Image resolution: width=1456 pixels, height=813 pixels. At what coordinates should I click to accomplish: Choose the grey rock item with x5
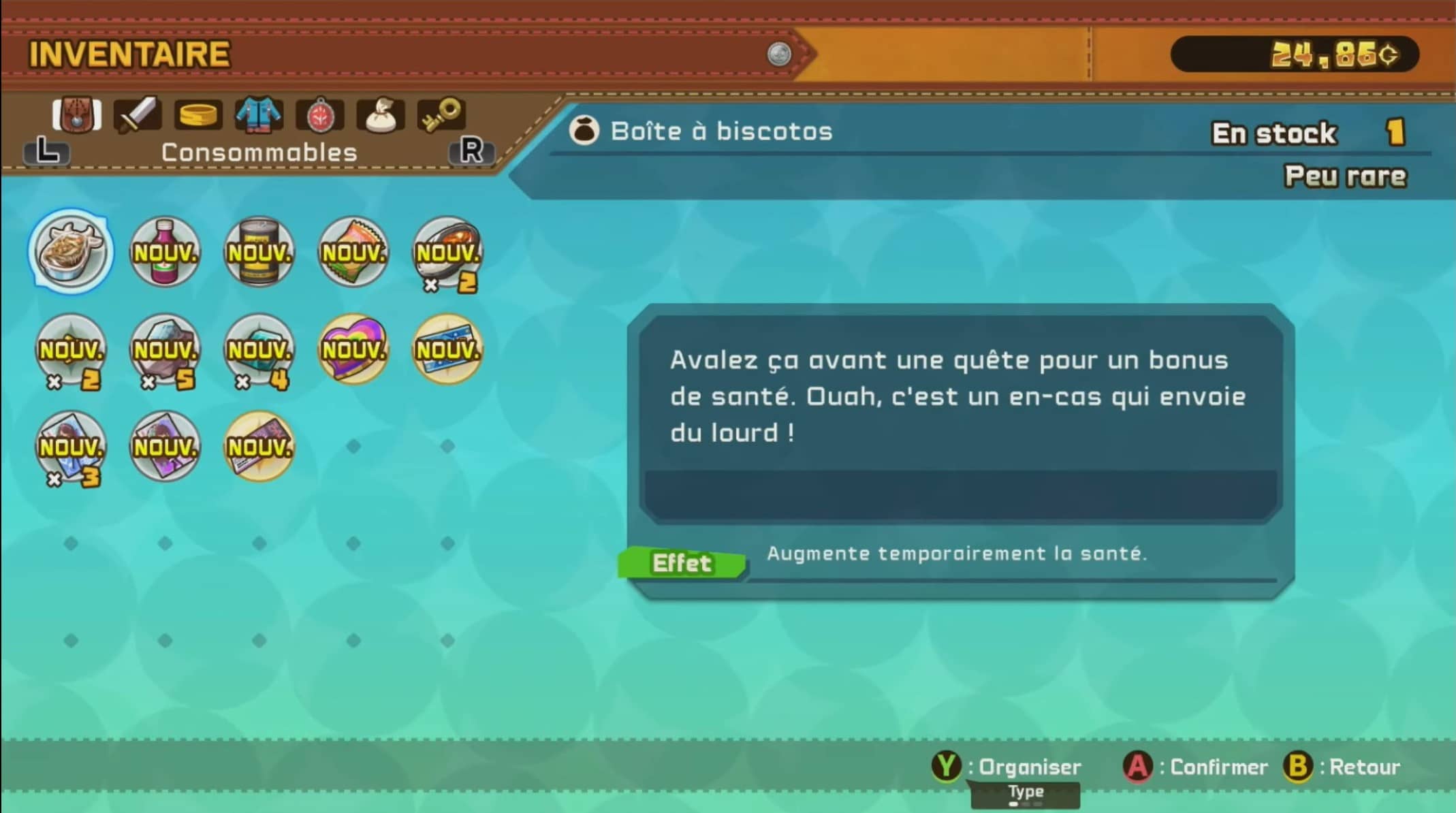(x=165, y=350)
